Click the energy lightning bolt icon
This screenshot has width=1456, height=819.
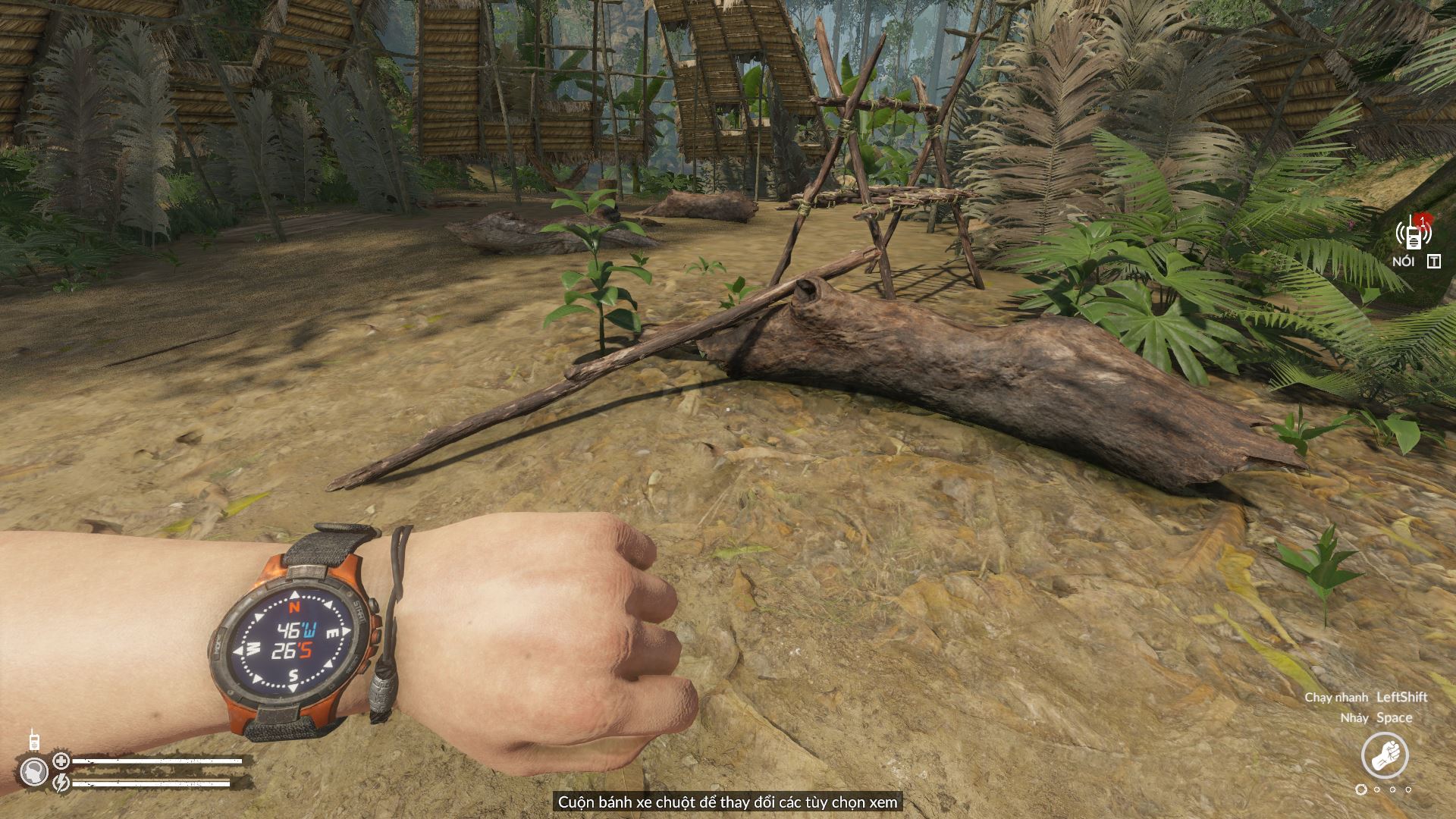coord(61,781)
